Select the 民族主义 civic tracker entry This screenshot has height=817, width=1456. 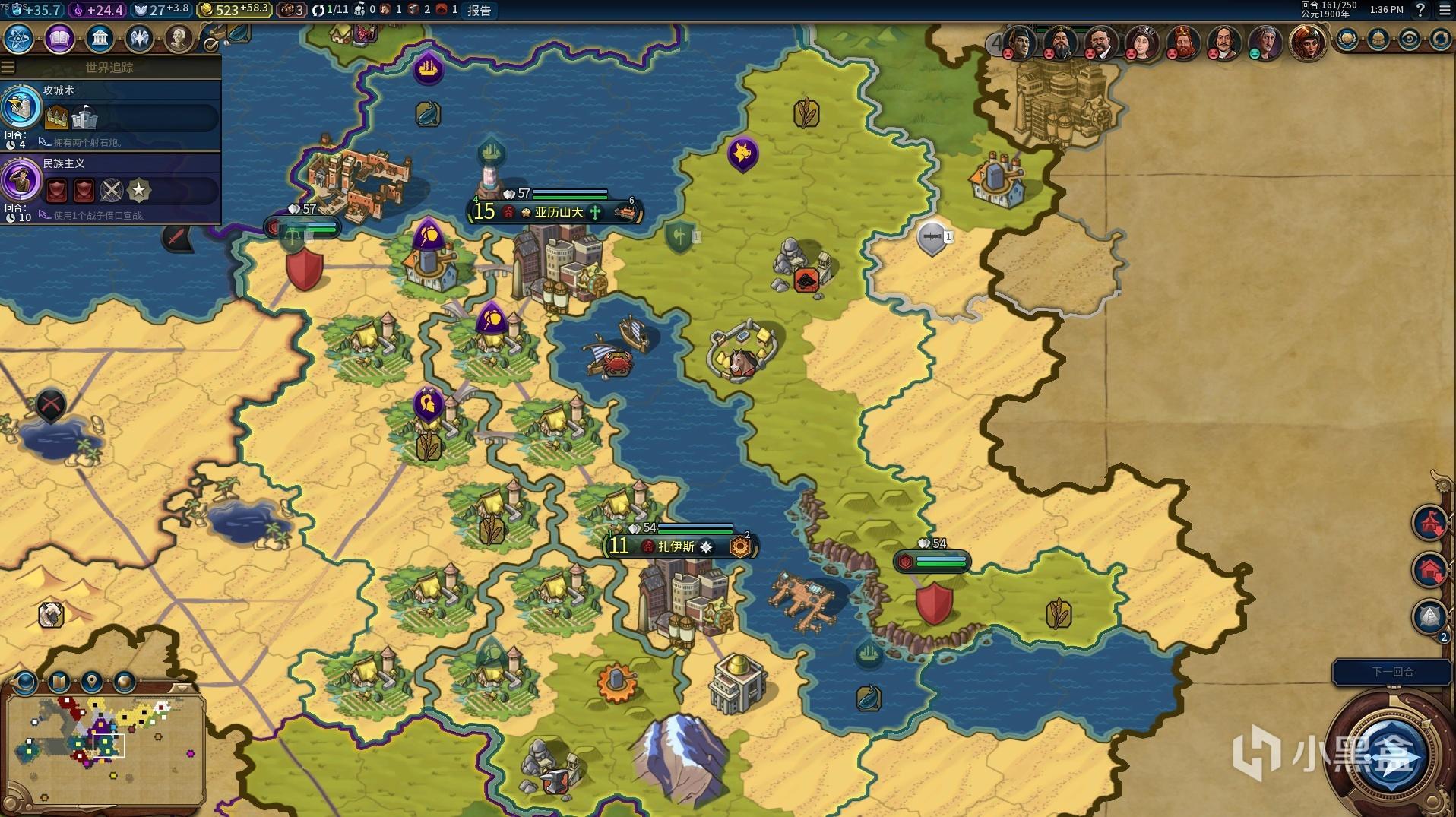pos(110,186)
